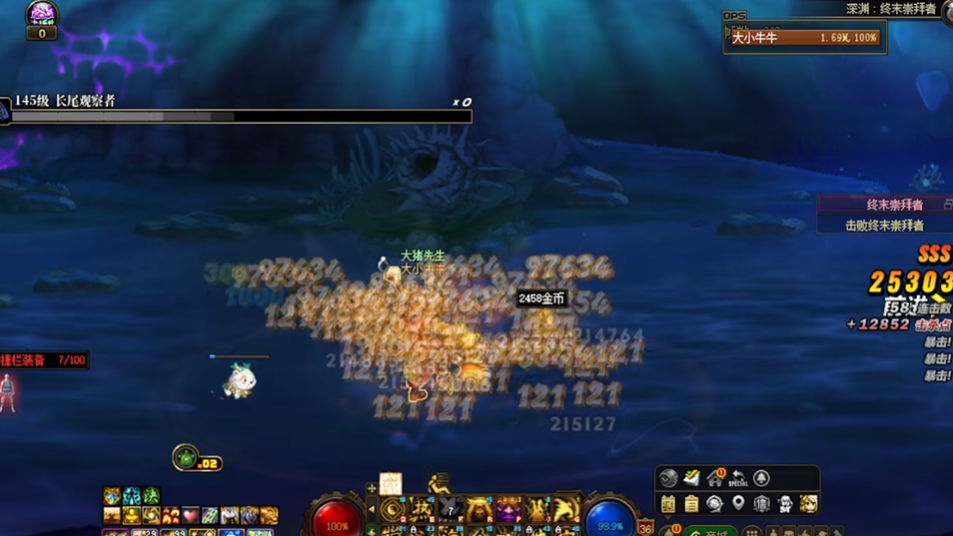Open the bell notification icon

762,478
